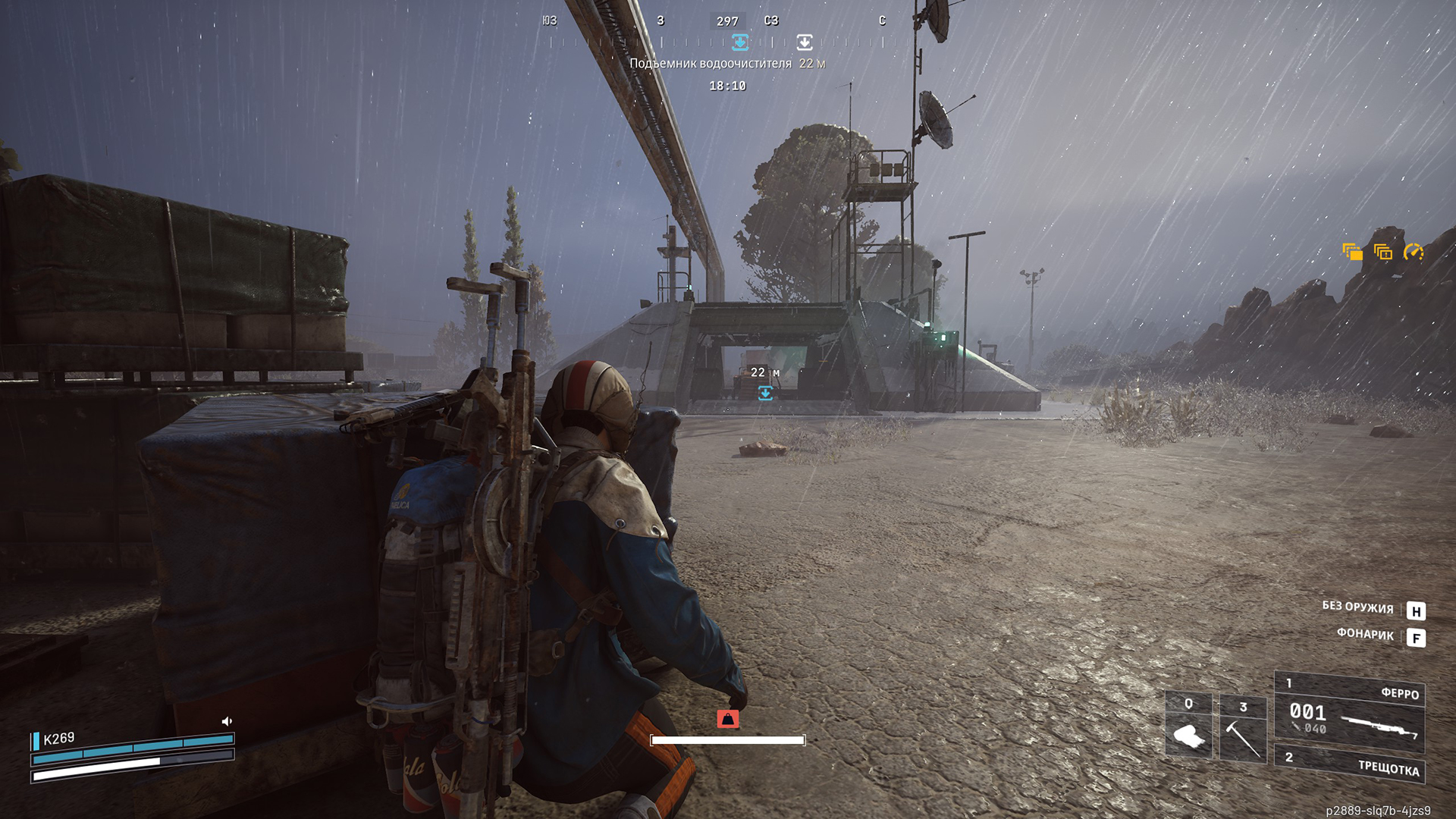1456x819 pixels.
Task: Switch to the ТРЕЩОТКА weapon slot
Action: coord(1349,764)
